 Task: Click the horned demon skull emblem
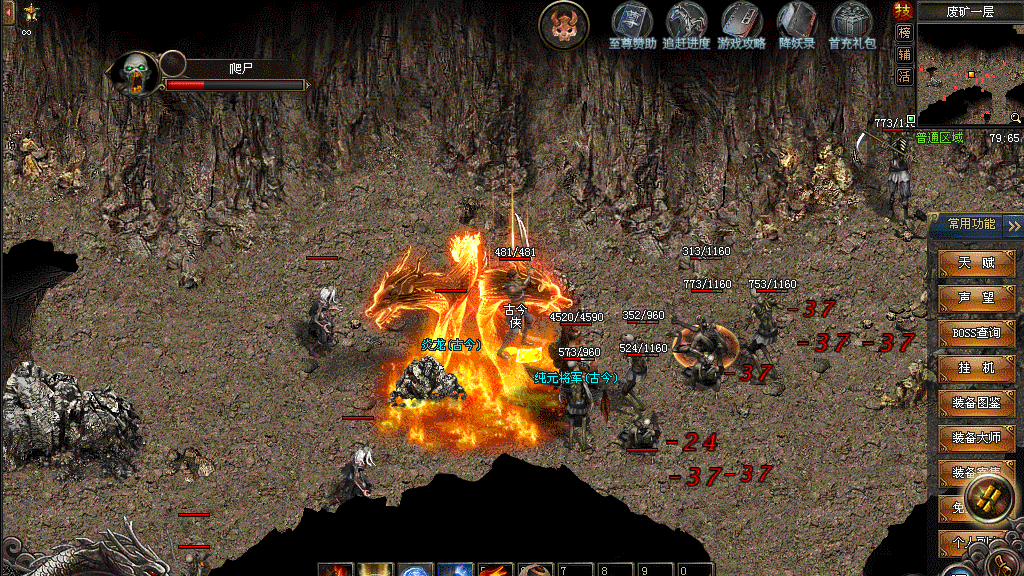(564, 26)
